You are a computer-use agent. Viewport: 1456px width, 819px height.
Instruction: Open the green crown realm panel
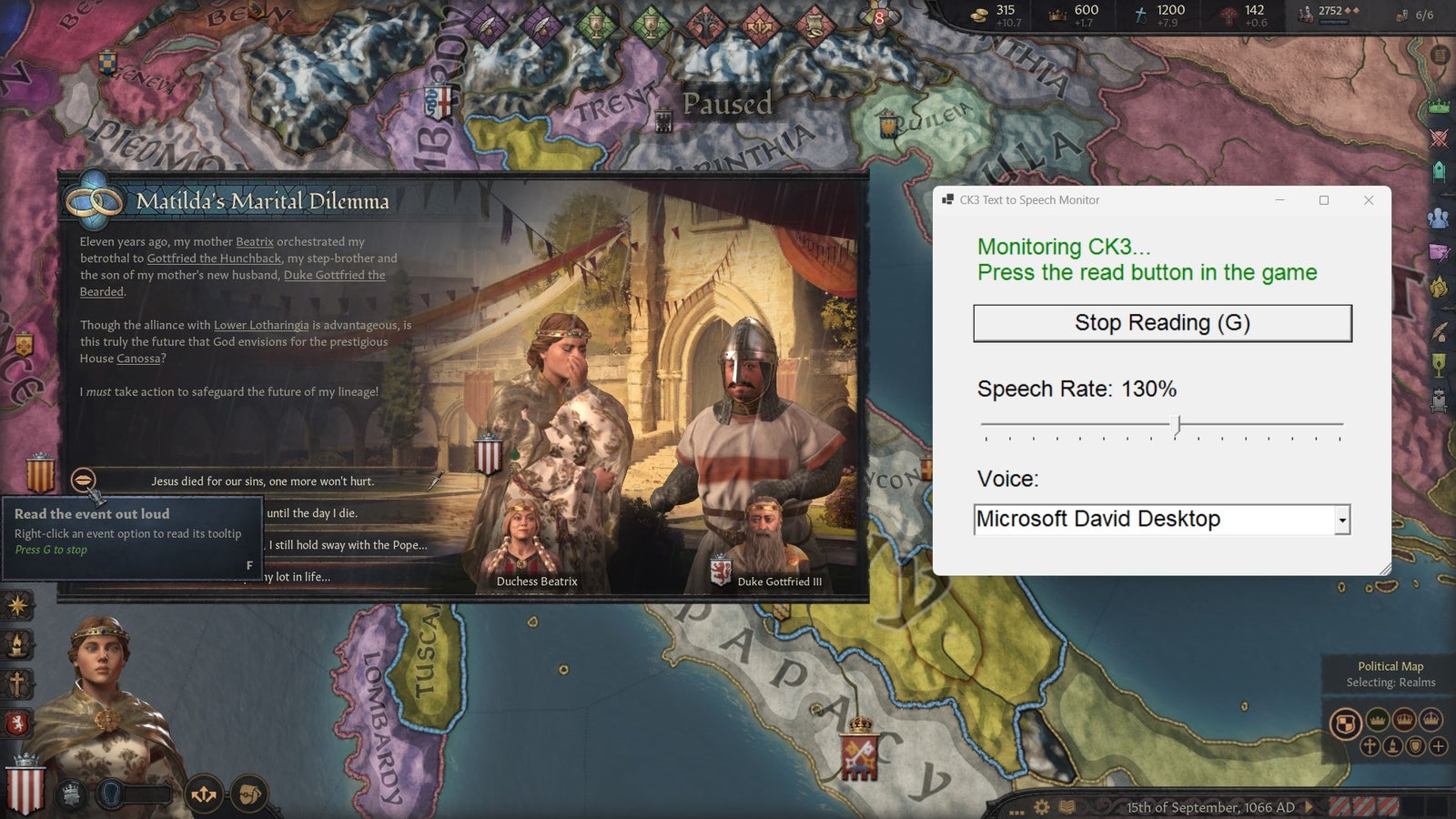click(x=1439, y=106)
